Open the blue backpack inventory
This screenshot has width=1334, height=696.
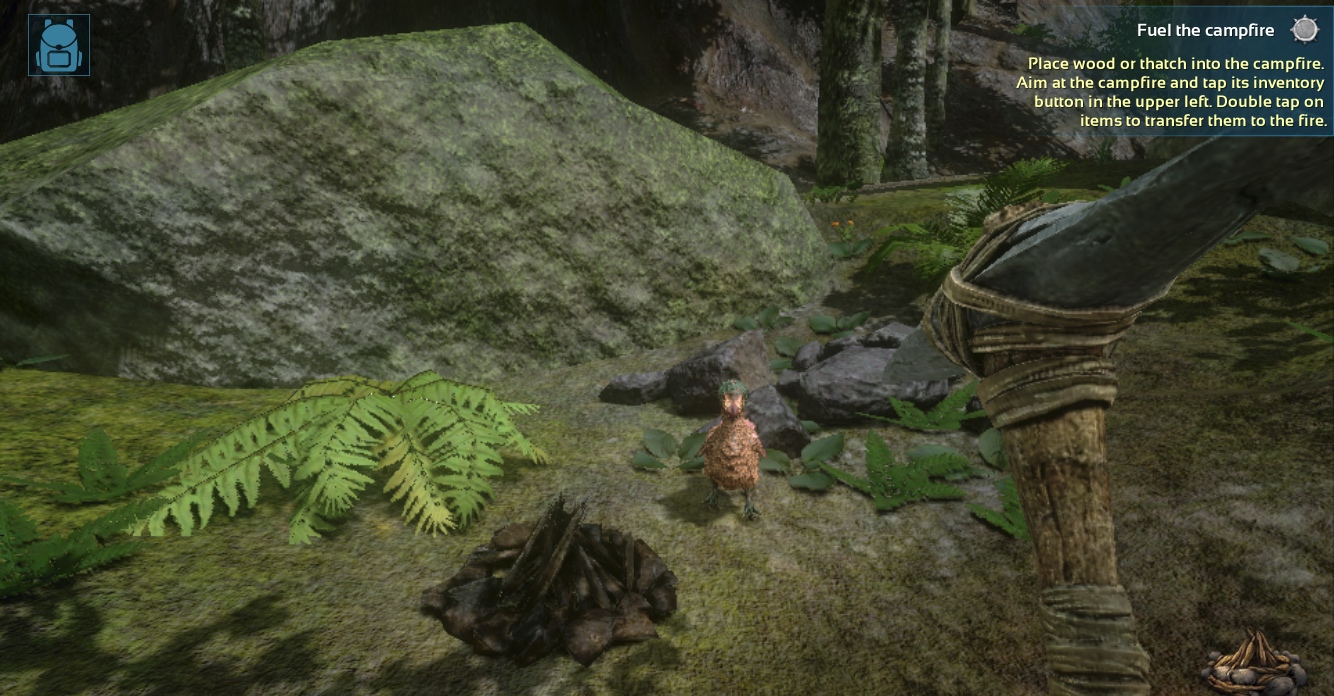[x=59, y=45]
